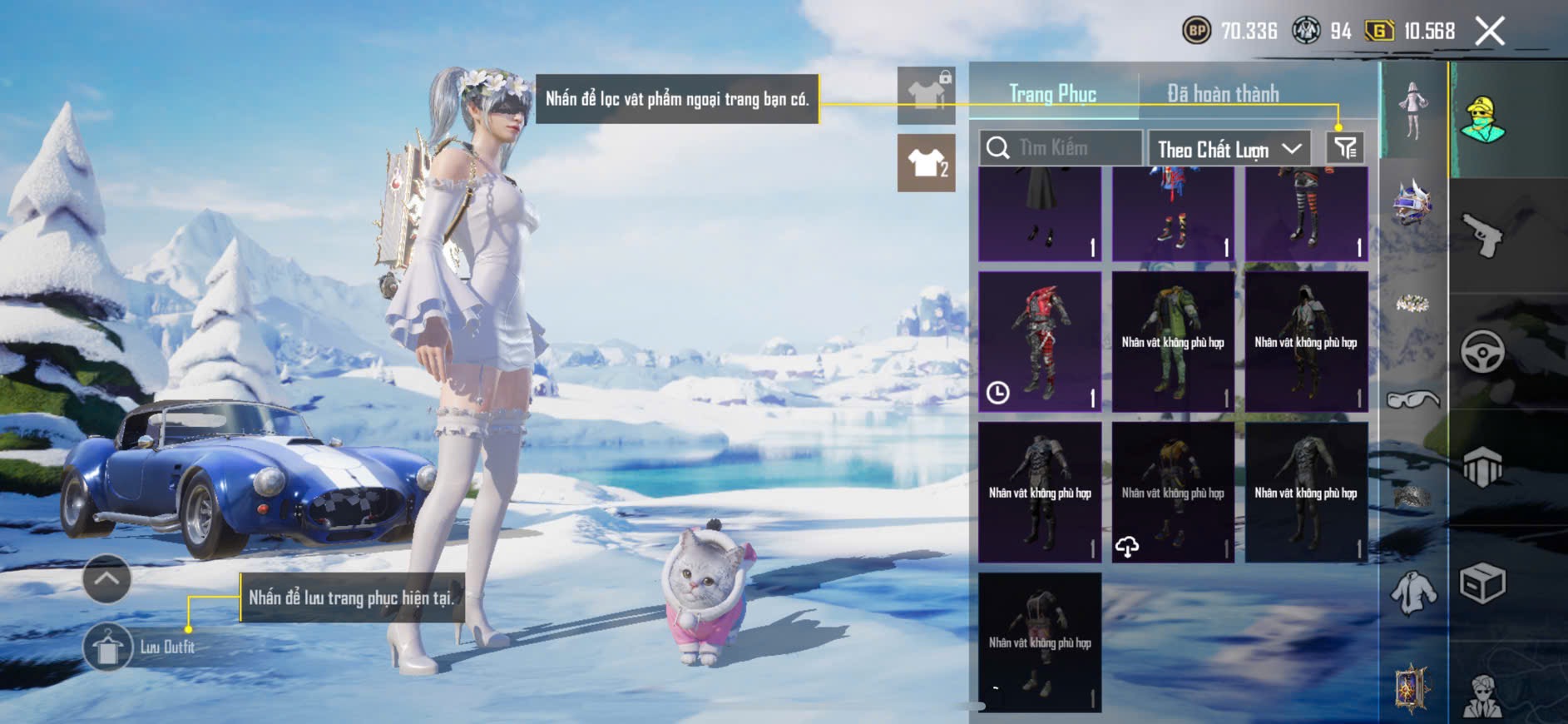Choose outfit preset slot number 2
The image size is (1568, 724).
926,163
